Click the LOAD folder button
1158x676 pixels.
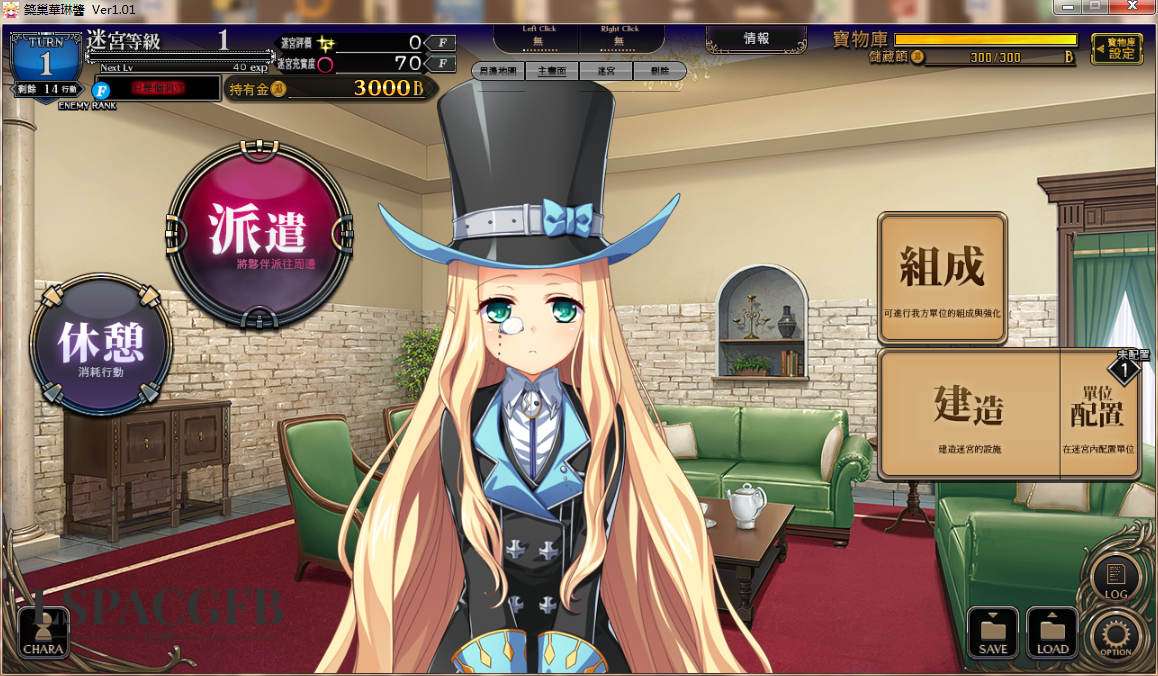pos(1052,633)
